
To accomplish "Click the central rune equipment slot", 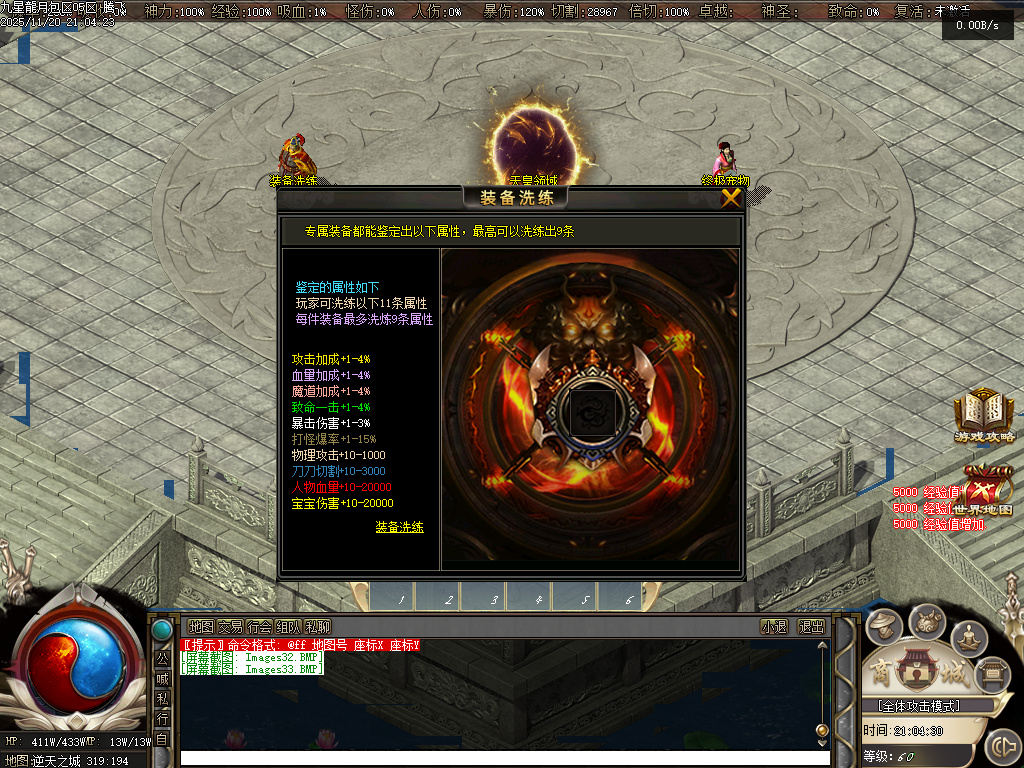I will [x=589, y=411].
